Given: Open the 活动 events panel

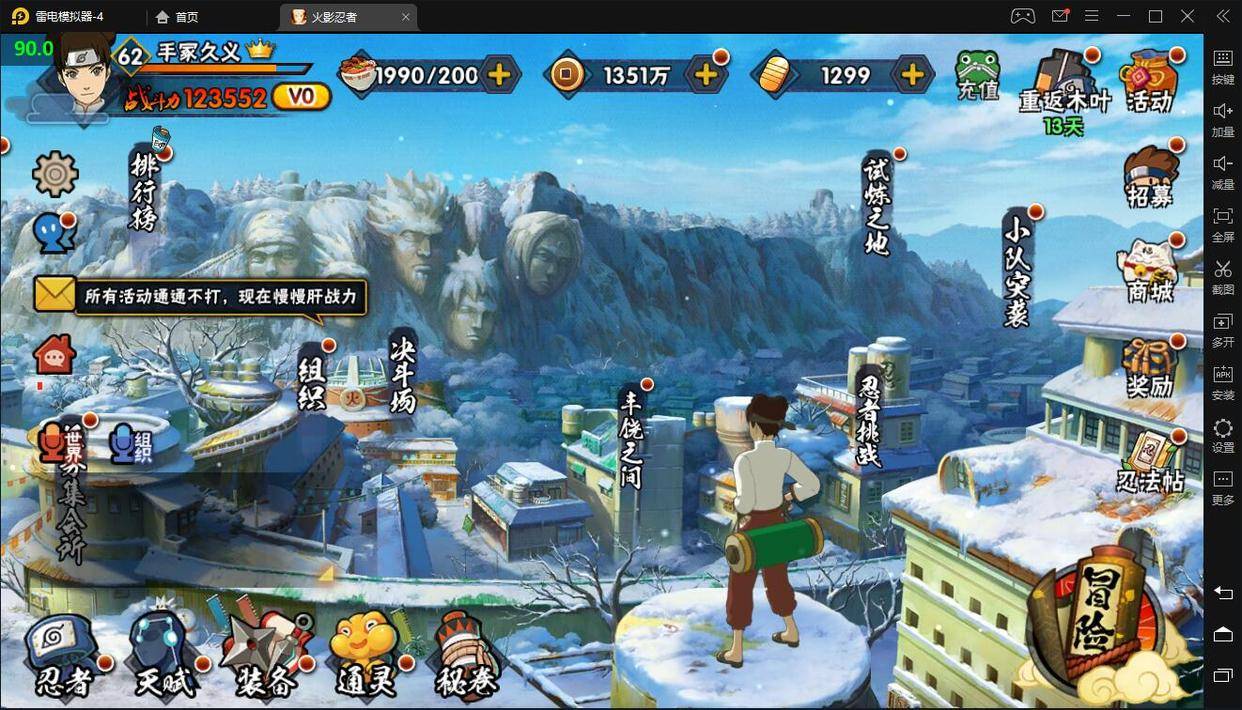Looking at the screenshot, I should click(1149, 82).
